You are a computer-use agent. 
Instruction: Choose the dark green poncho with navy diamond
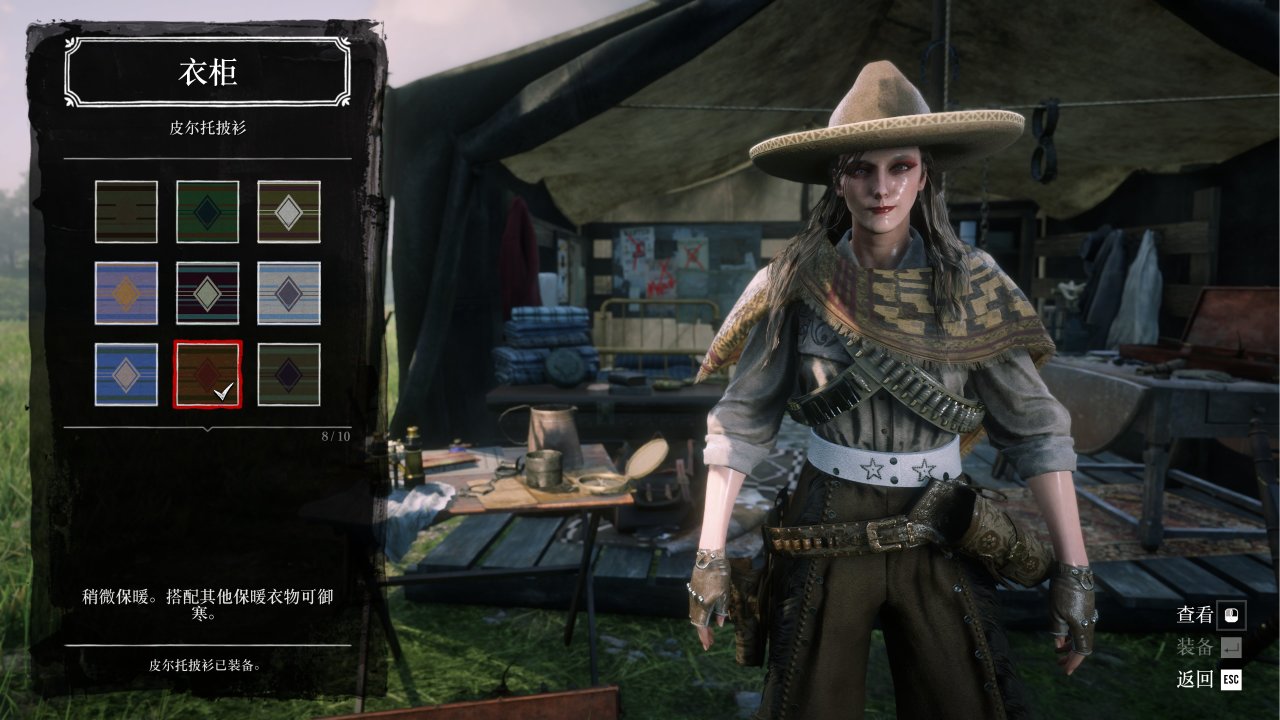point(289,374)
